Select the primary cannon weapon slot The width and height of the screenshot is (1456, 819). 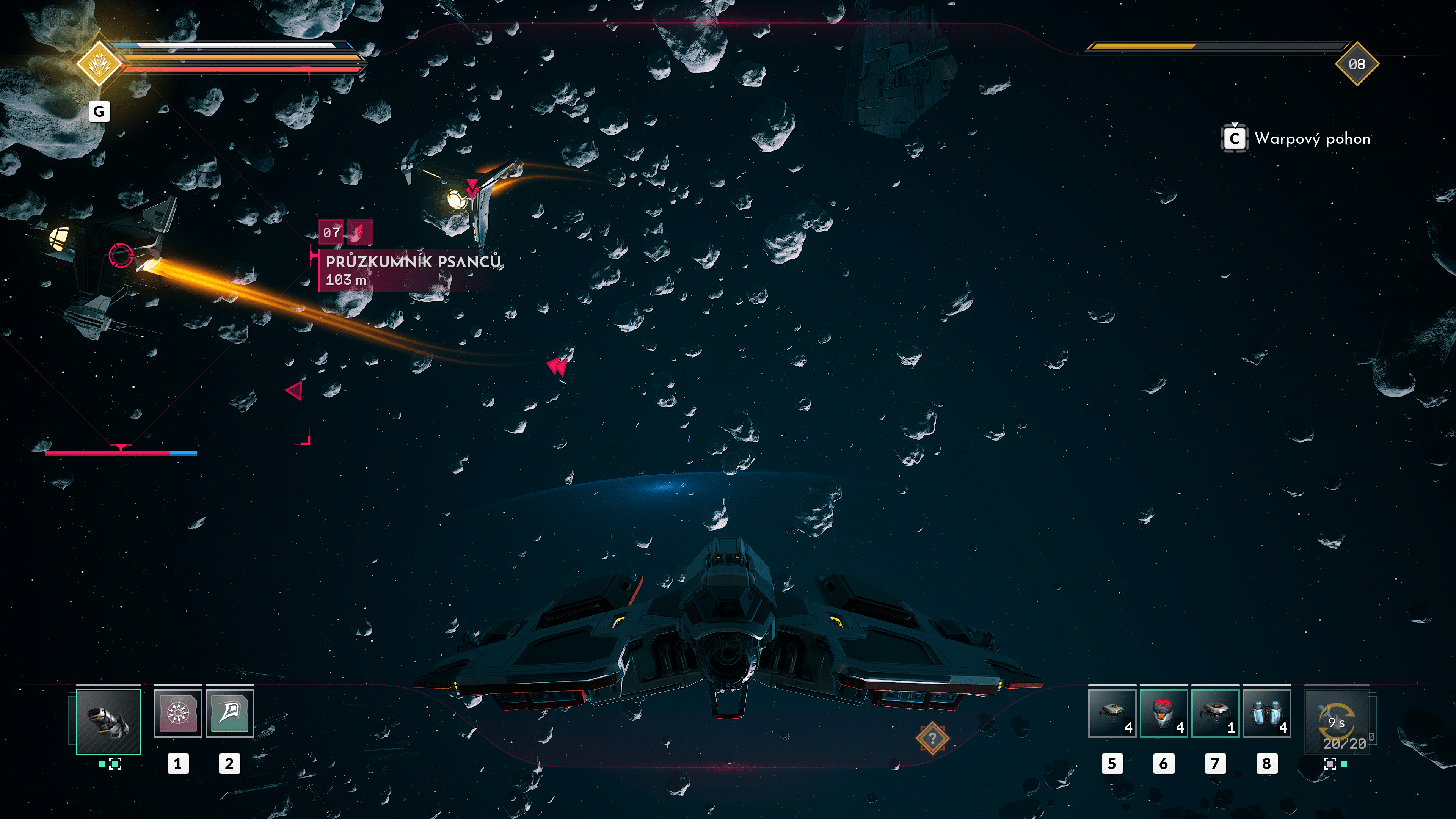(108, 721)
